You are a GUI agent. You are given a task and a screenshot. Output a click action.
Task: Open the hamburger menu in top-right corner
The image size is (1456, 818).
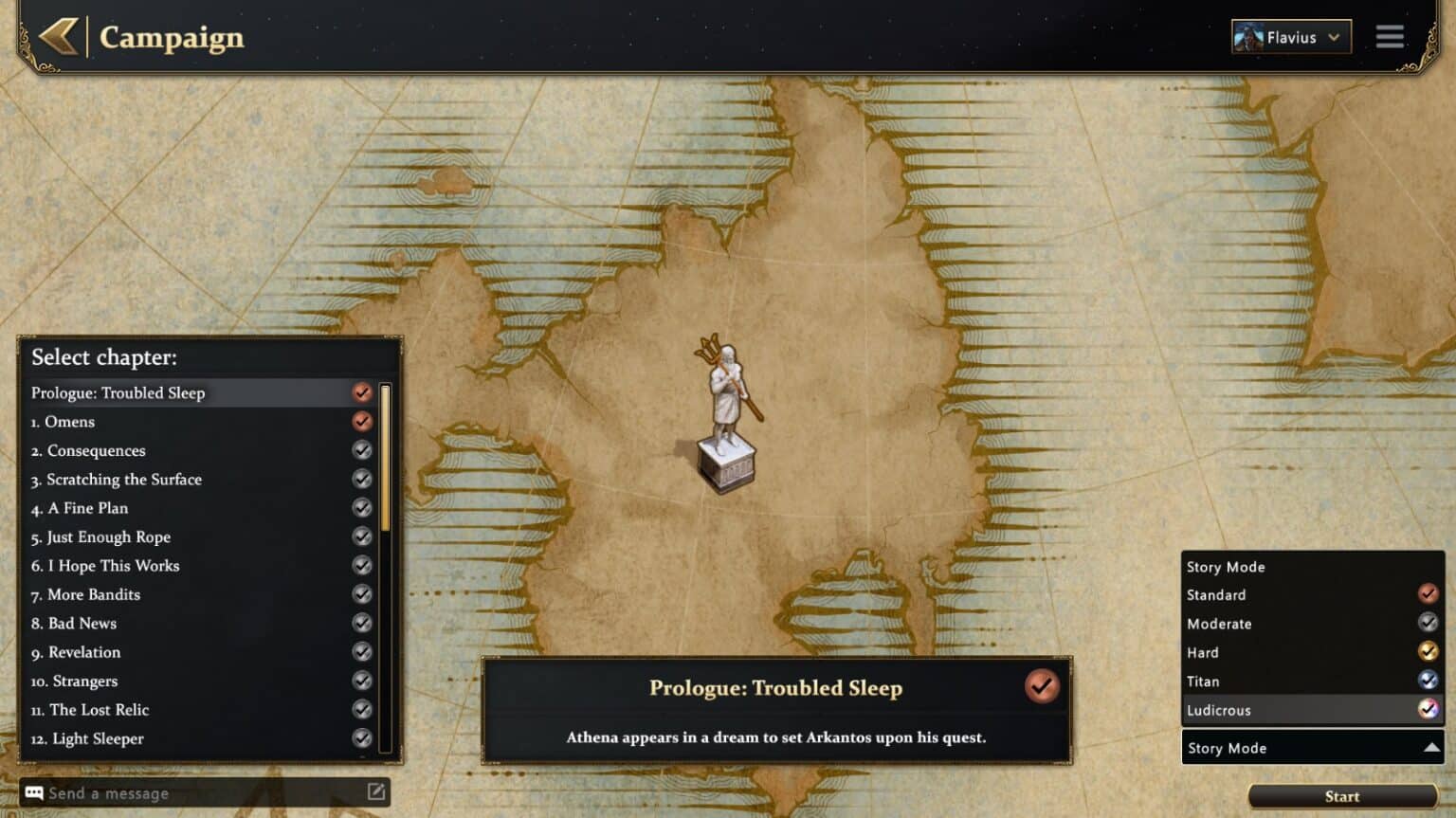[1389, 37]
